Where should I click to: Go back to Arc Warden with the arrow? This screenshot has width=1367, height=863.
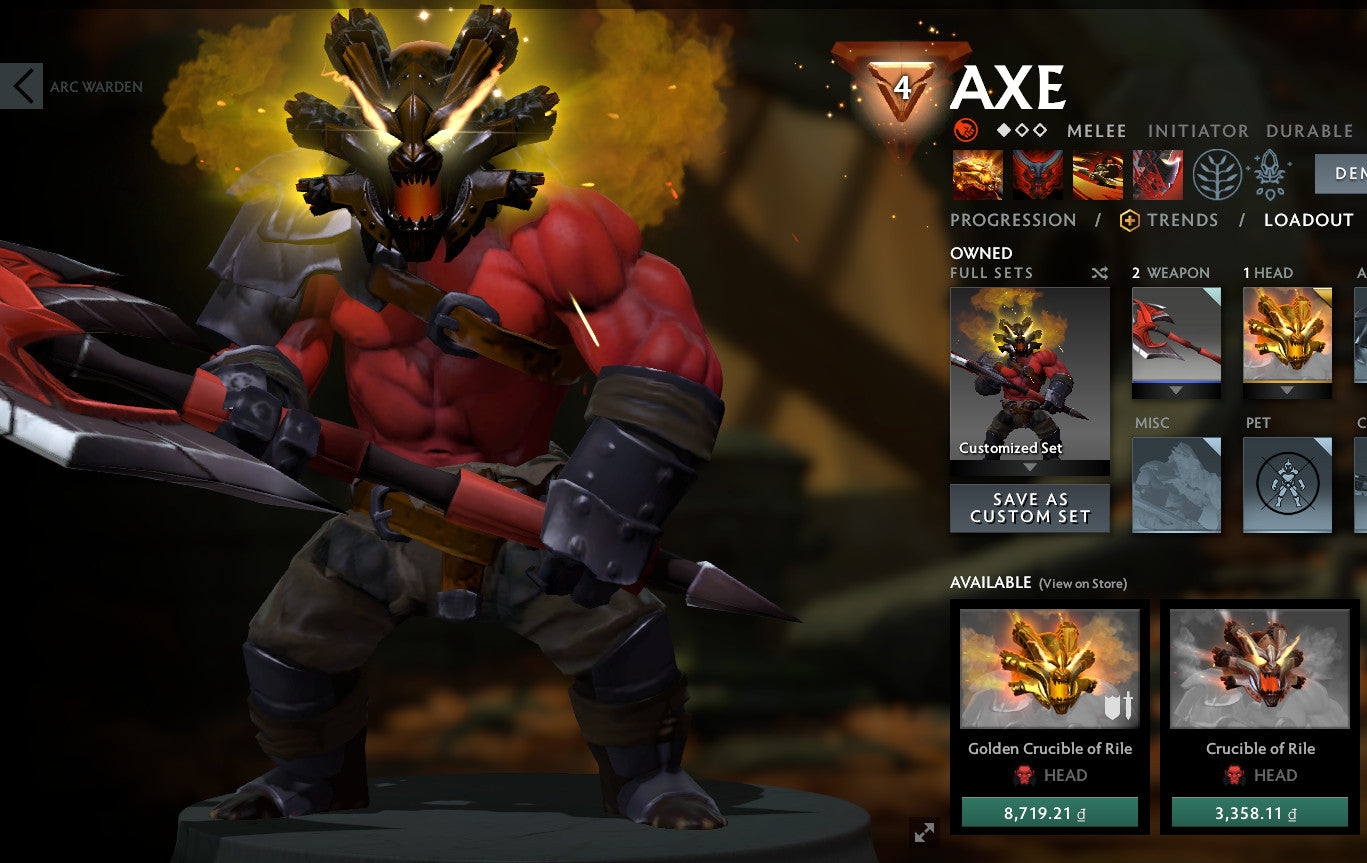[x=22, y=86]
